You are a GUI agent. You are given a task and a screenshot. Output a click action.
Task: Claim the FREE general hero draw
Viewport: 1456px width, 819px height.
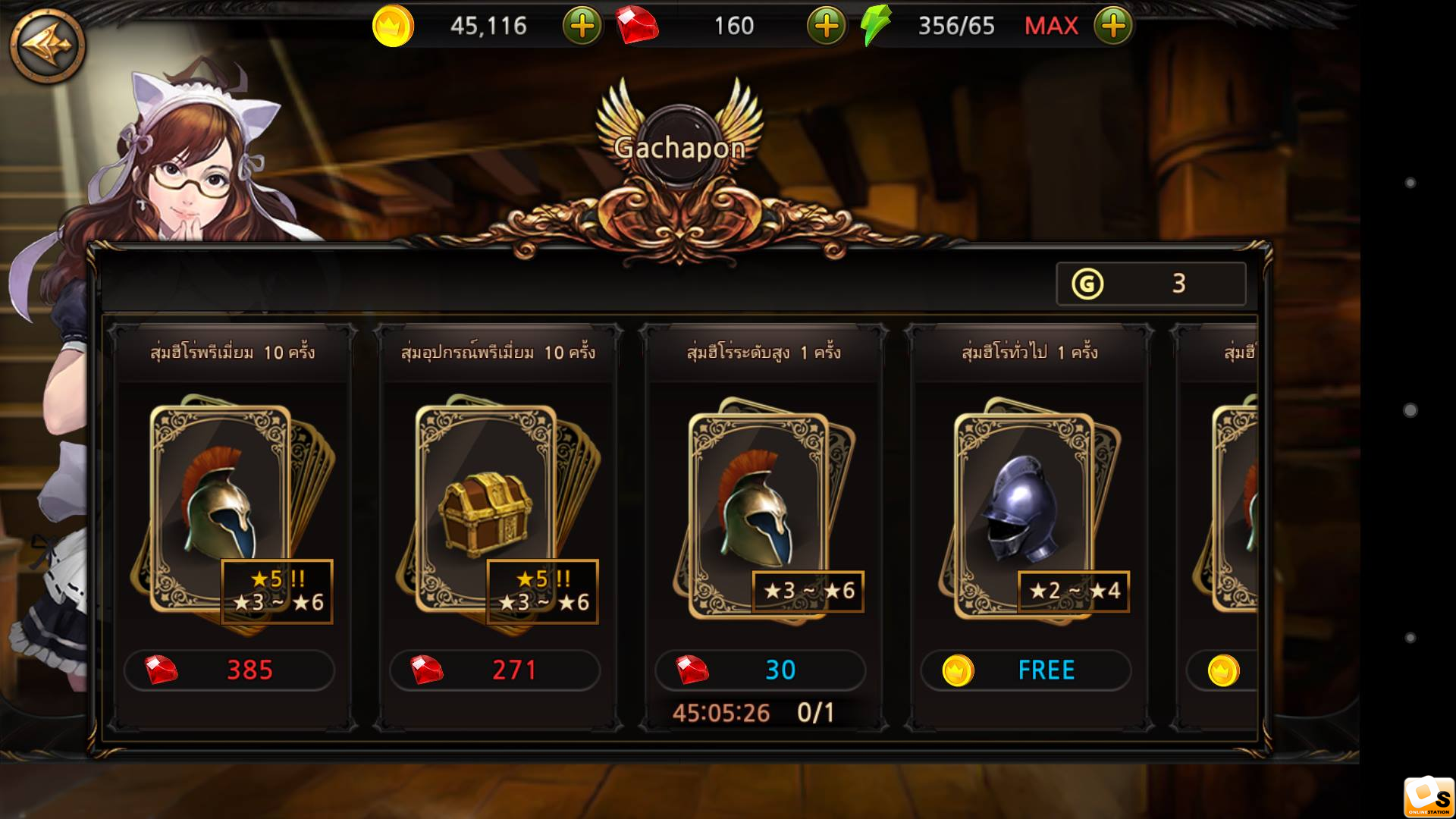pyautogui.click(x=1025, y=670)
